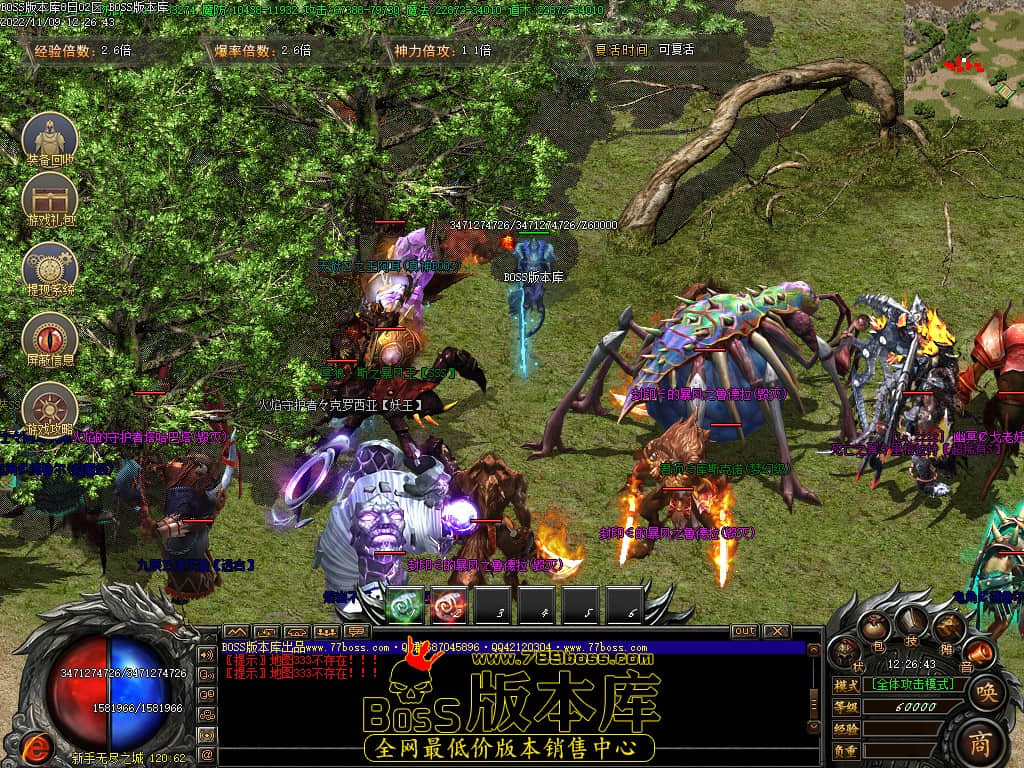Activate the red swirl skill in hotbar

450,604
